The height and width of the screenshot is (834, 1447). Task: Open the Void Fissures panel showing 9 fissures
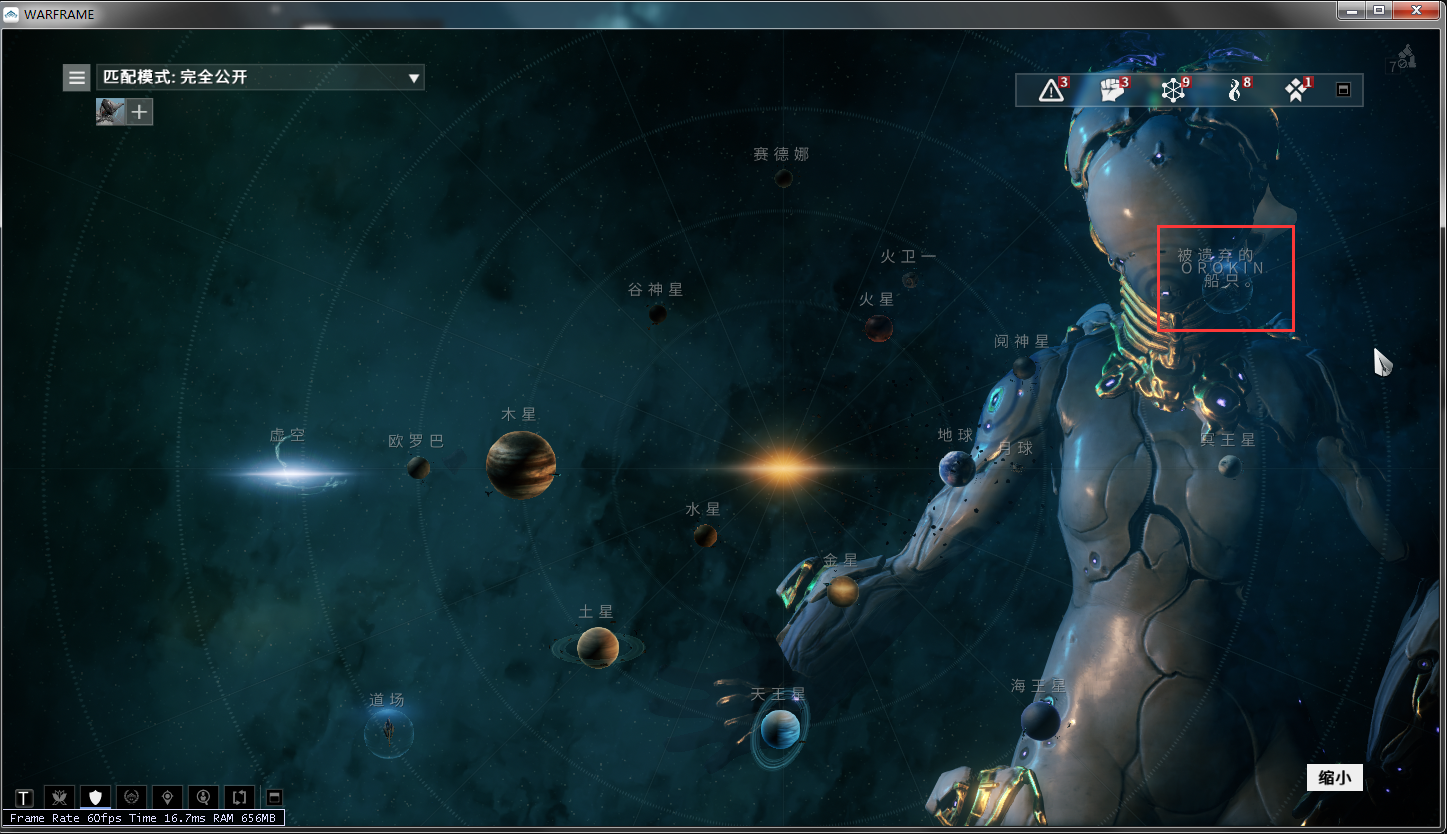pyautogui.click(x=1172, y=89)
